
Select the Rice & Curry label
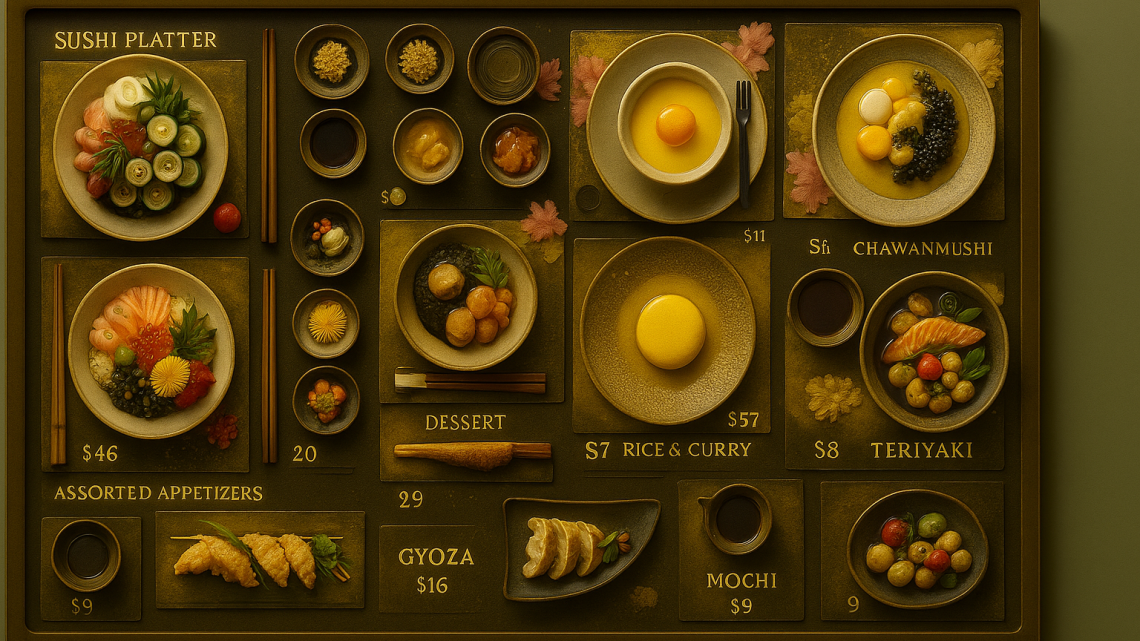[x=686, y=450]
